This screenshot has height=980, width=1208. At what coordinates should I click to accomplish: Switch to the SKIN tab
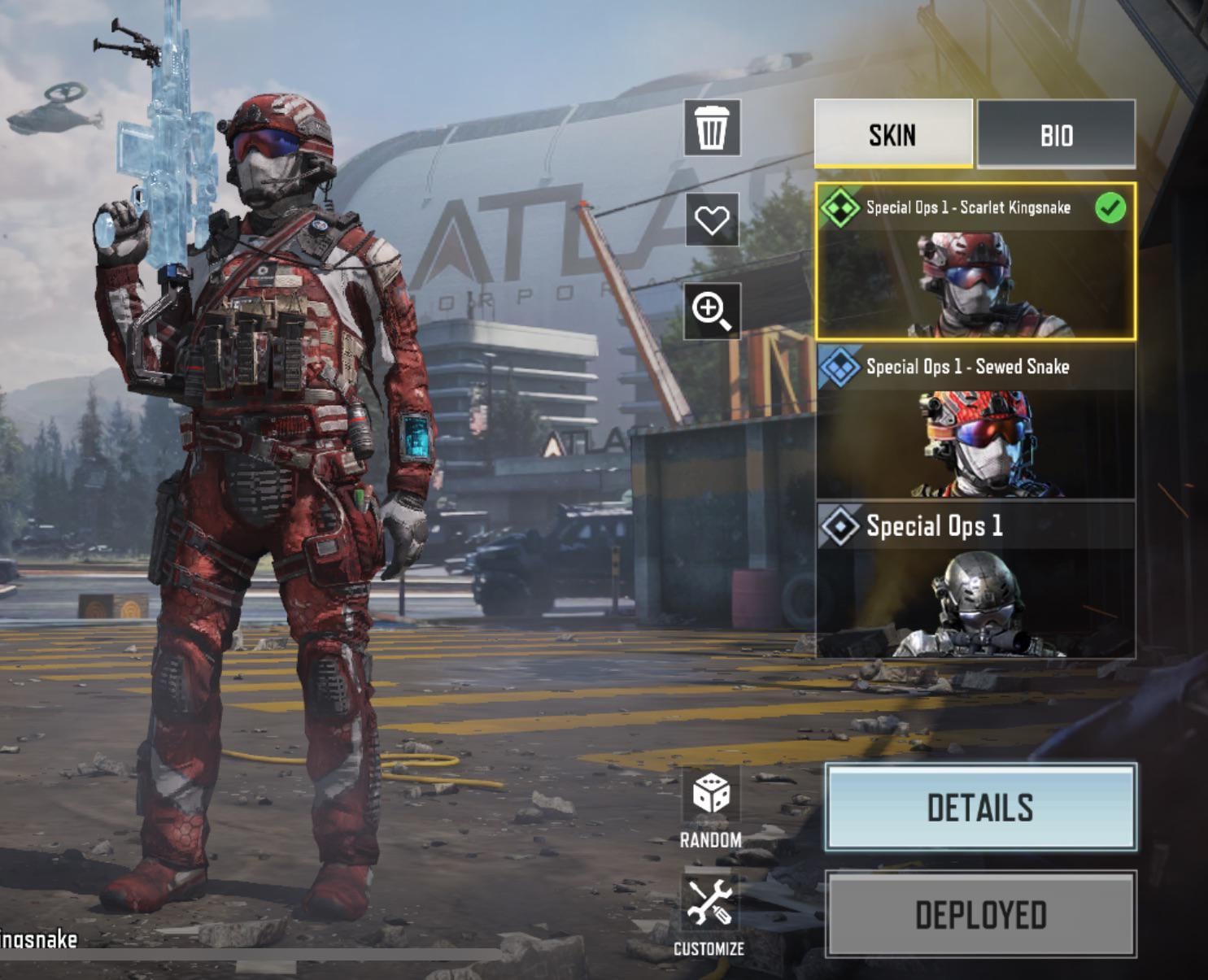(x=892, y=134)
